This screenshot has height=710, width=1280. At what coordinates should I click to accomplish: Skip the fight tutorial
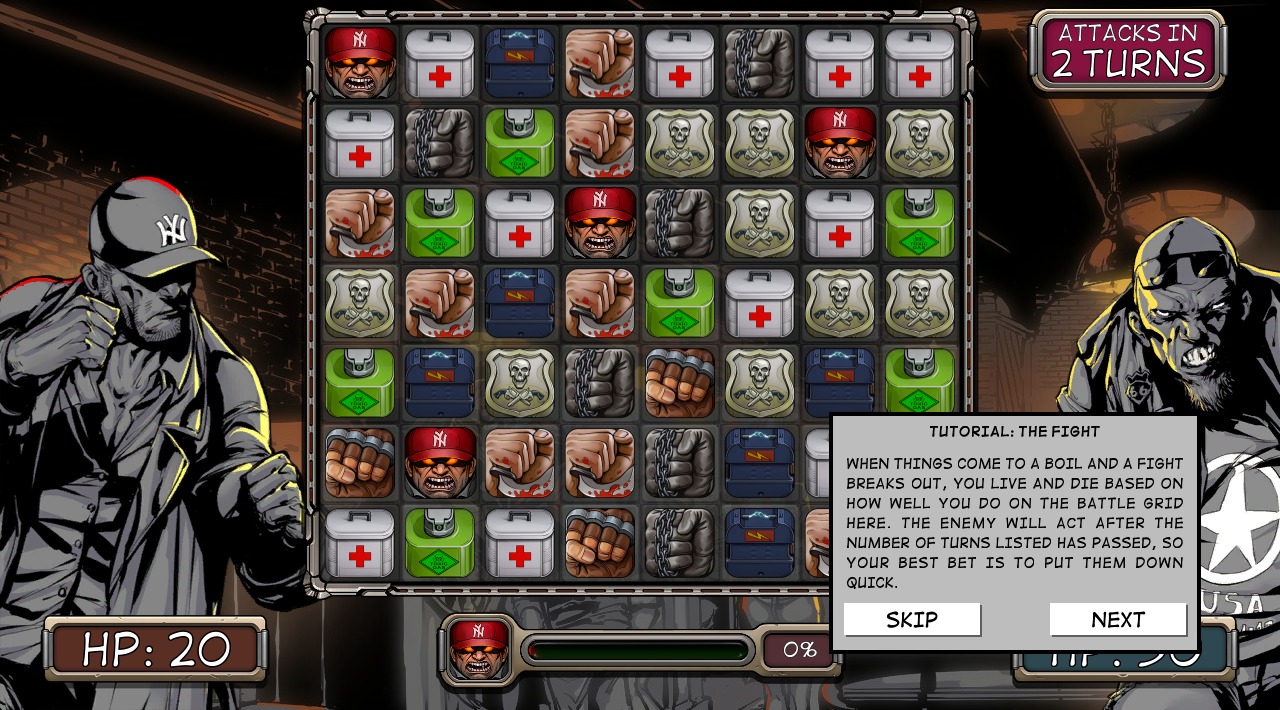[x=911, y=620]
